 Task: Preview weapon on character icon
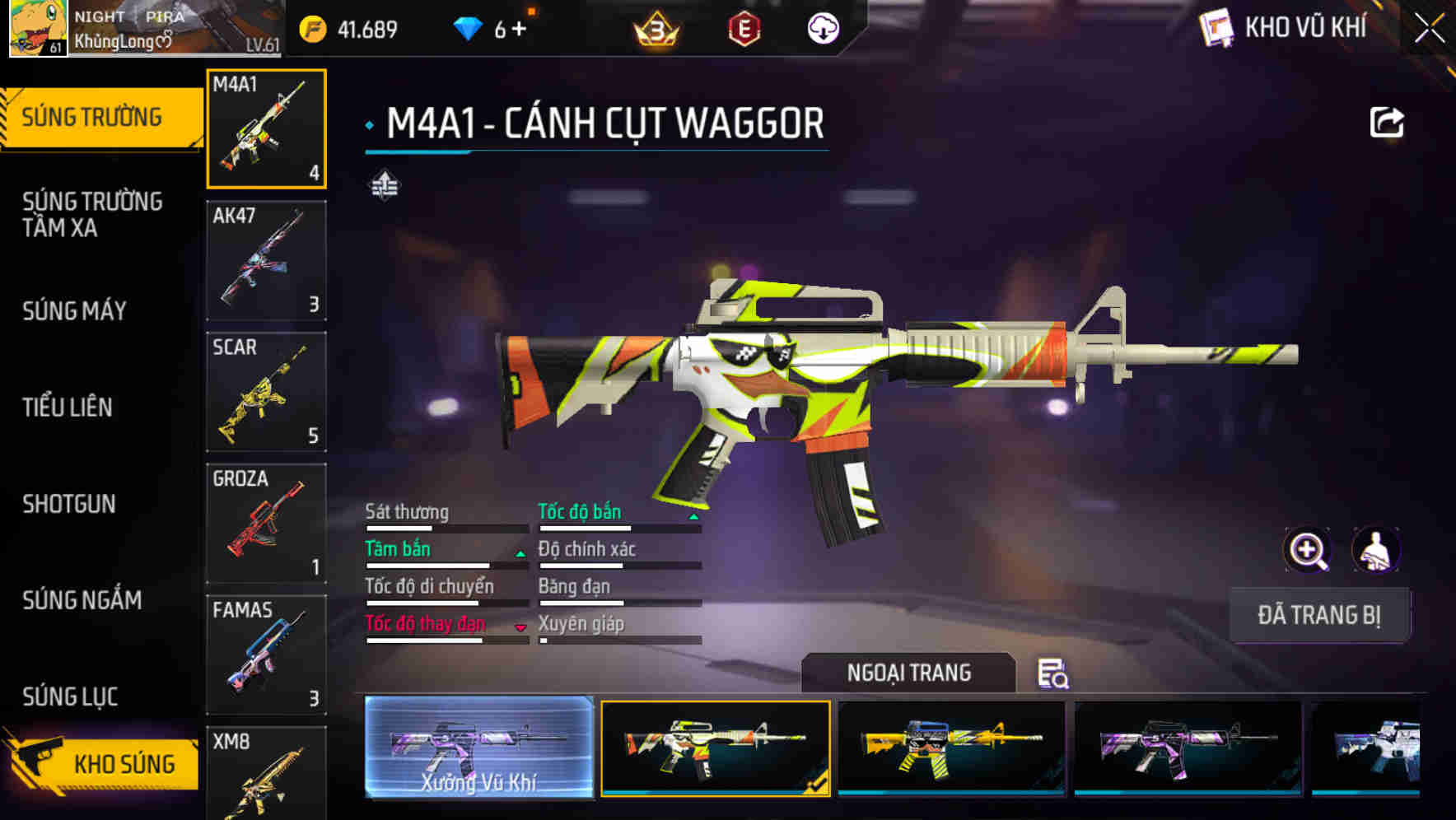click(x=1375, y=550)
